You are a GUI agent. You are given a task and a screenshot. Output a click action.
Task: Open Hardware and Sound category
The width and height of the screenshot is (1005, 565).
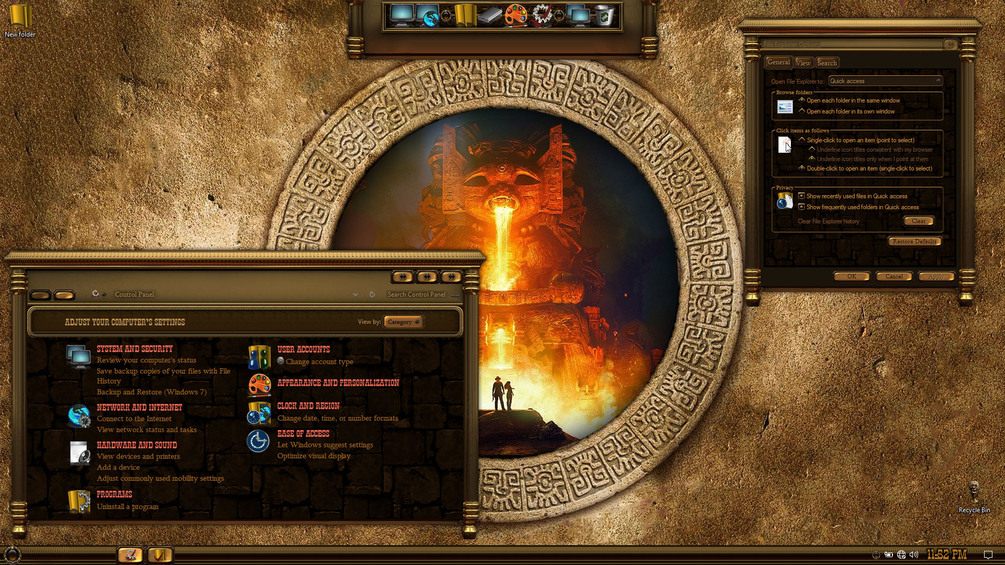137,445
